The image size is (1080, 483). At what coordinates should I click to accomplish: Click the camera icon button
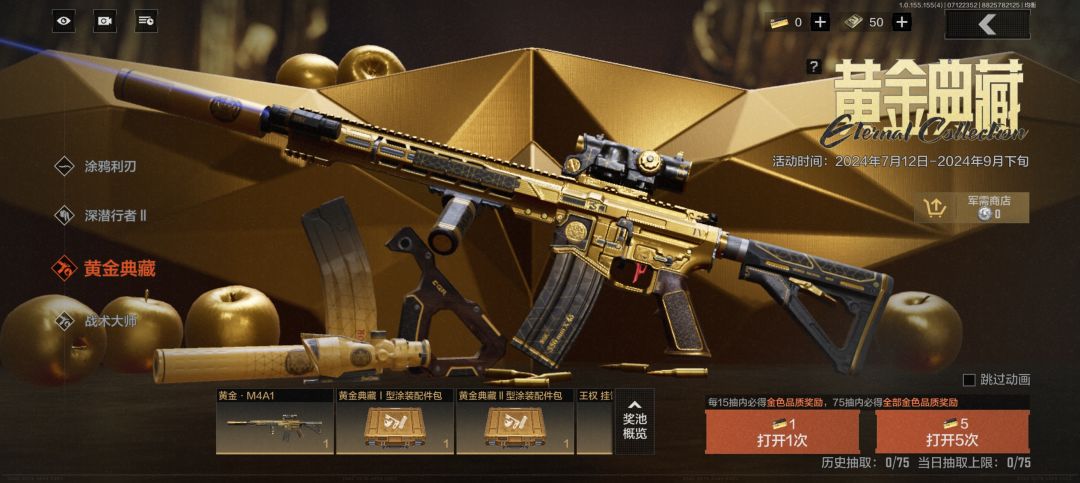(x=105, y=20)
